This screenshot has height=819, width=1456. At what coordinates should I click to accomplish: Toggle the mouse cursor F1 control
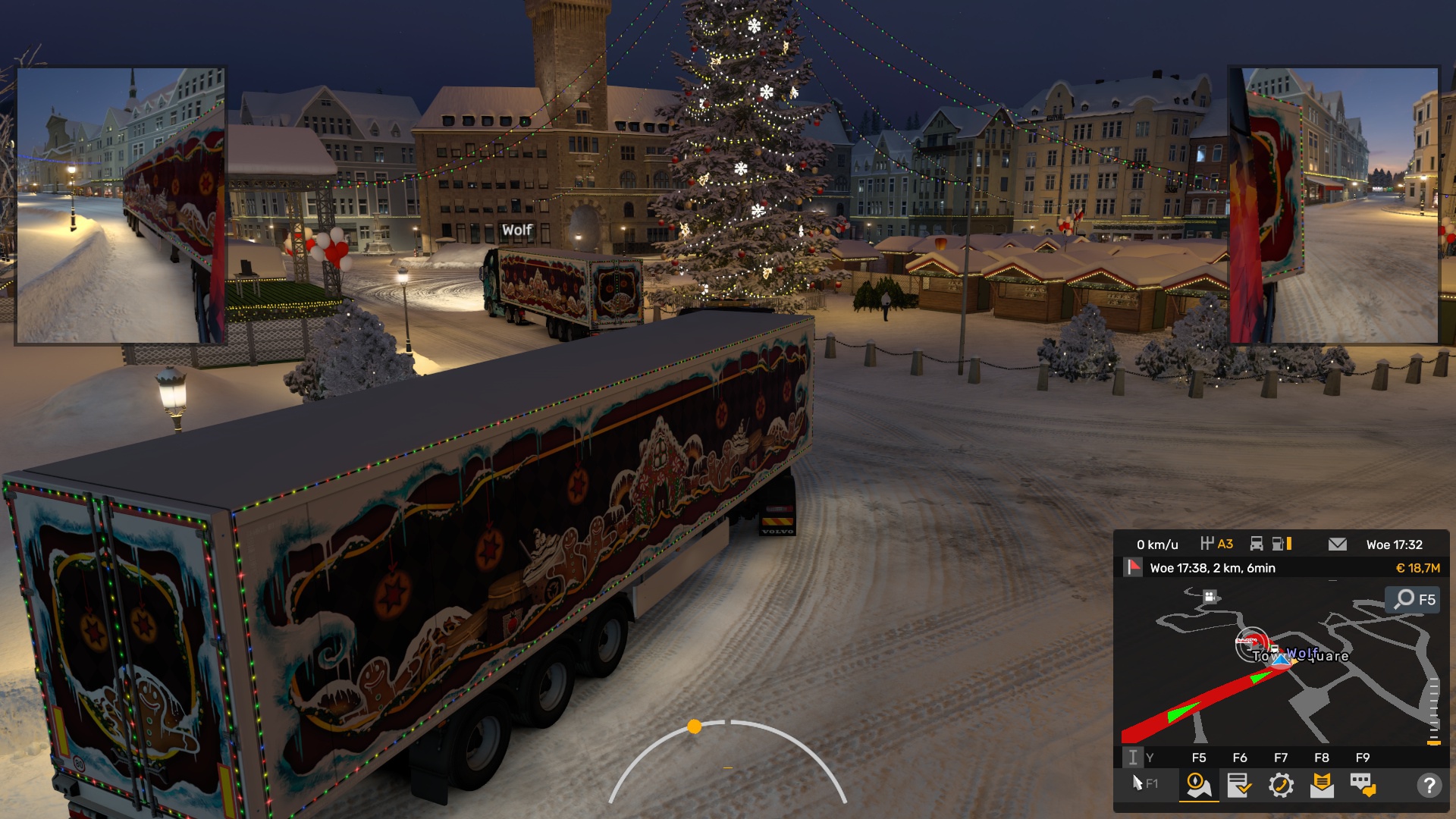[1144, 783]
